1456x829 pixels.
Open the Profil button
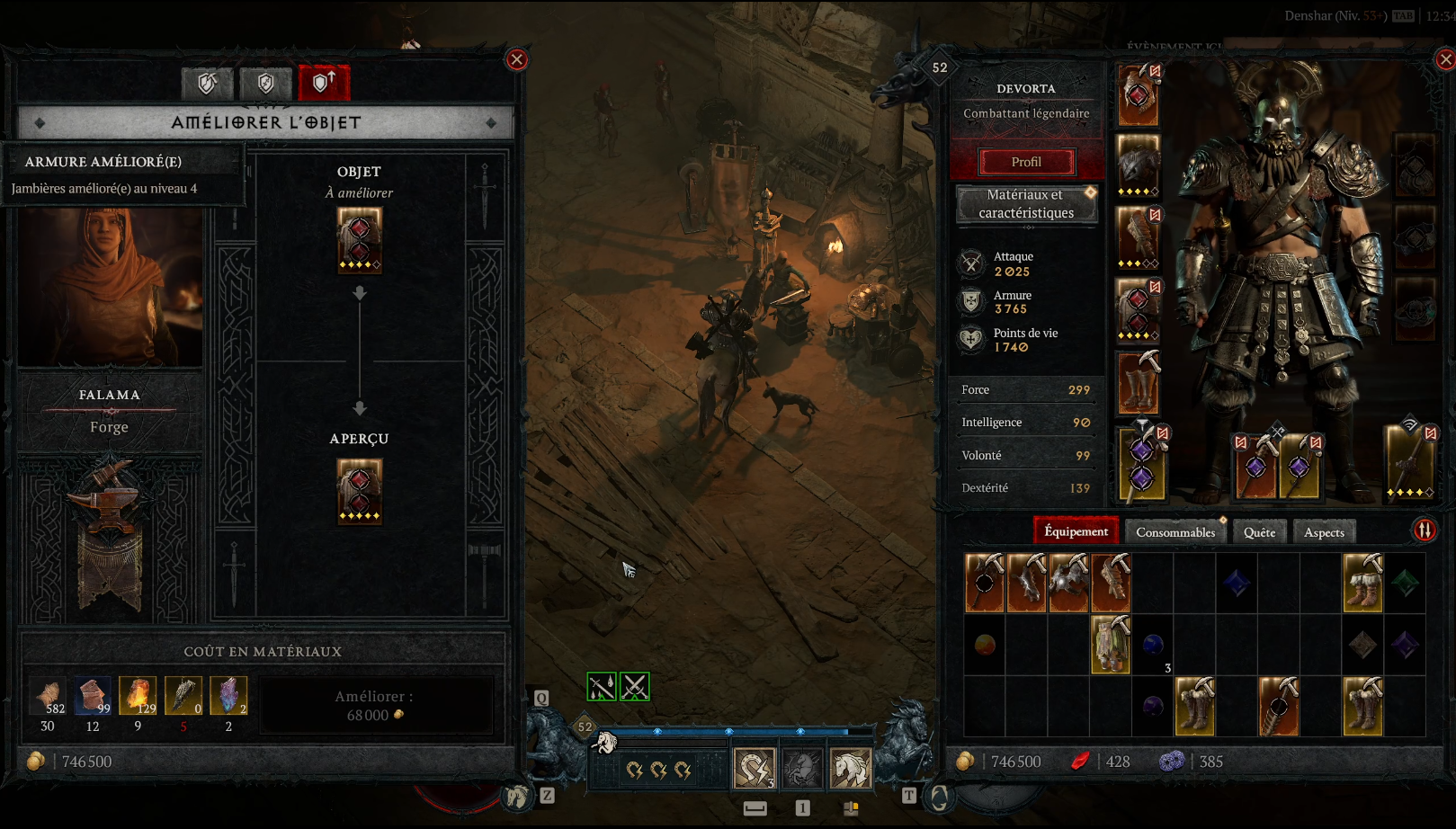point(1026,162)
